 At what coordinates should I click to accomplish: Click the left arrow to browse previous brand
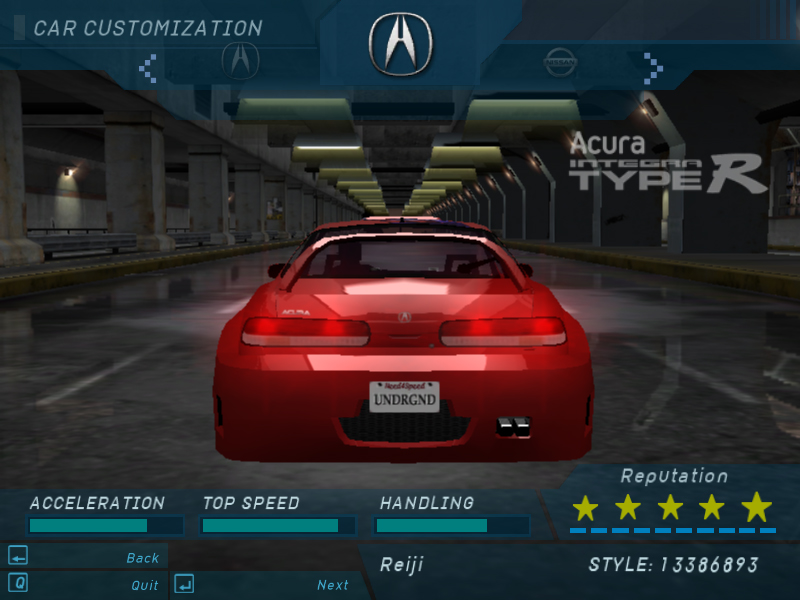pyautogui.click(x=148, y=67)
